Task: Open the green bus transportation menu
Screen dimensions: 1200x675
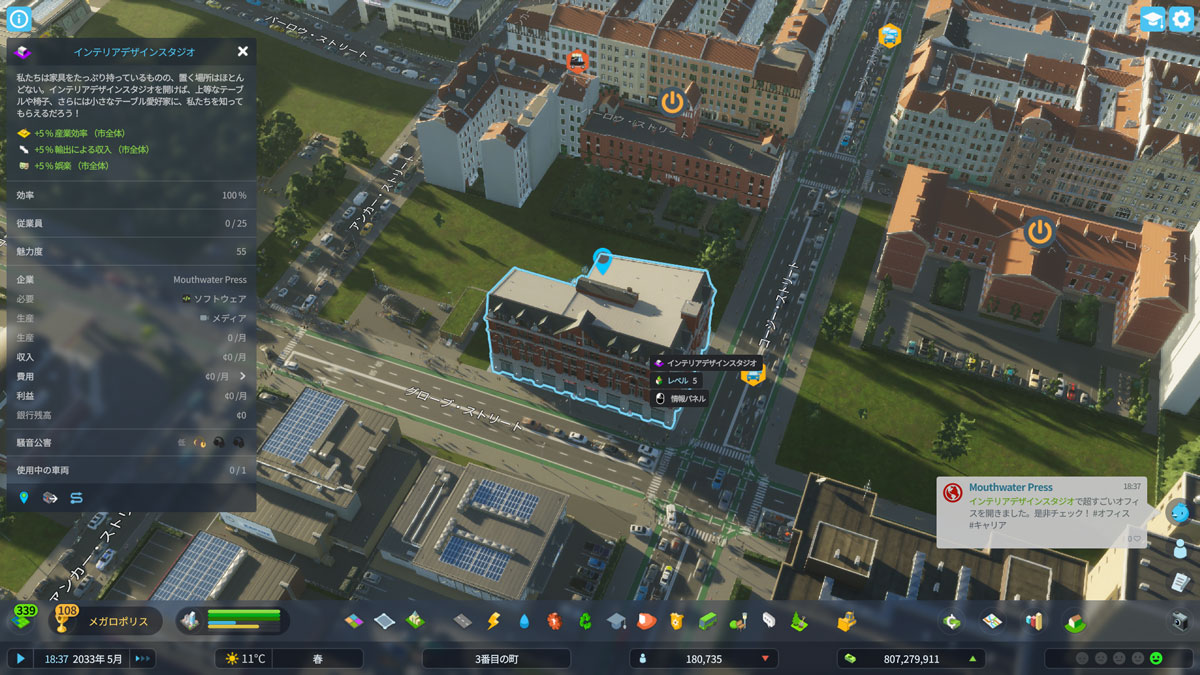Action: 708,621
